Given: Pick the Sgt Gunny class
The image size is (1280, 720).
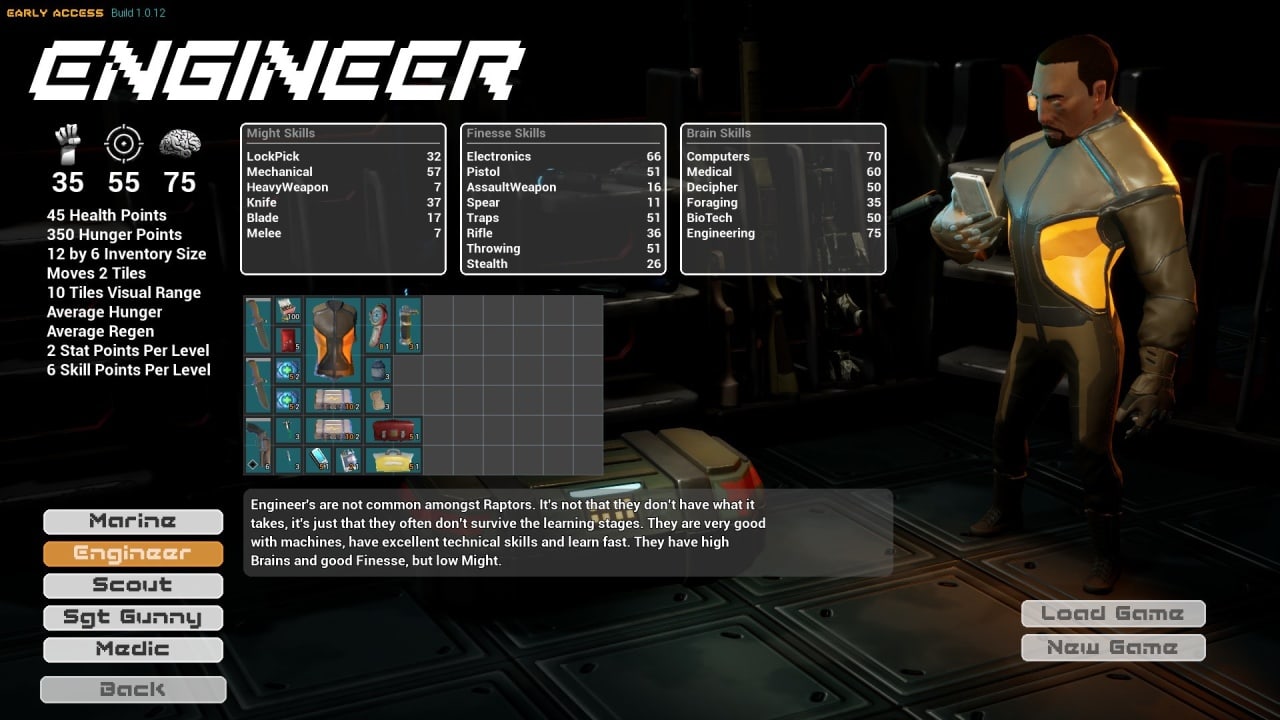Looking at the screenshot, I should tap(133, 617).
